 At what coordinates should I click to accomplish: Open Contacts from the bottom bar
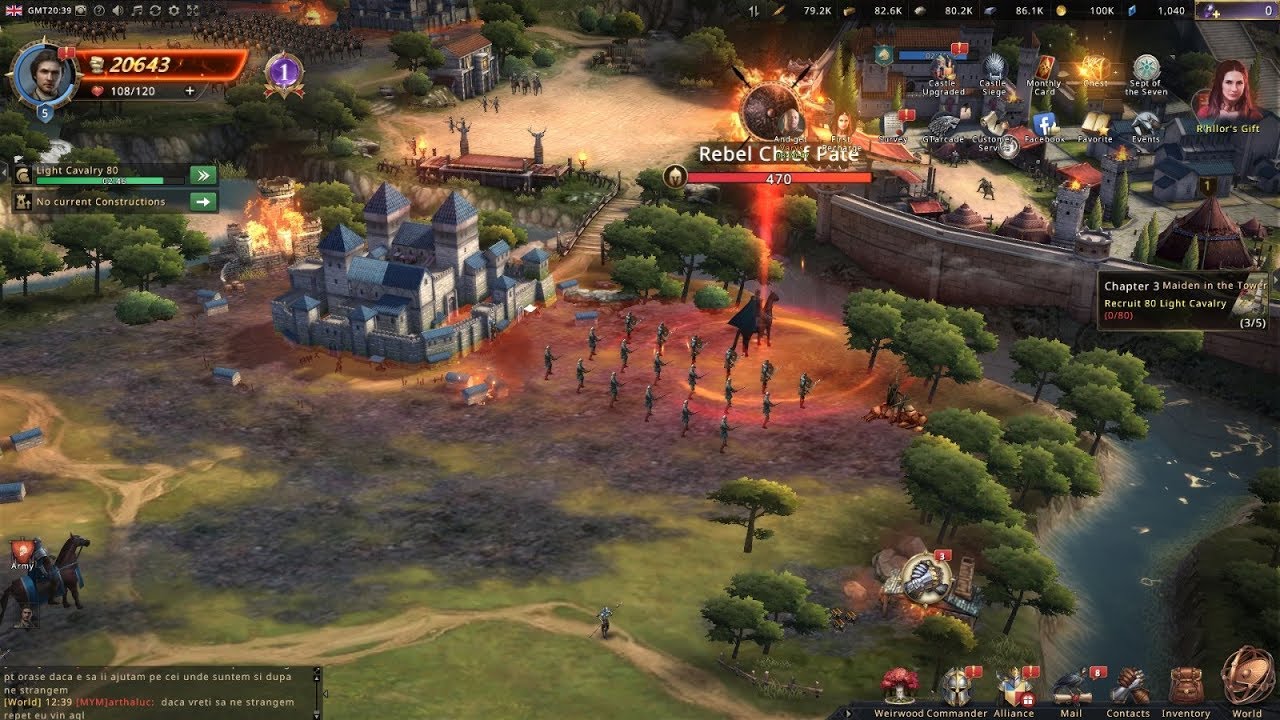click(x=1128, y=686)
